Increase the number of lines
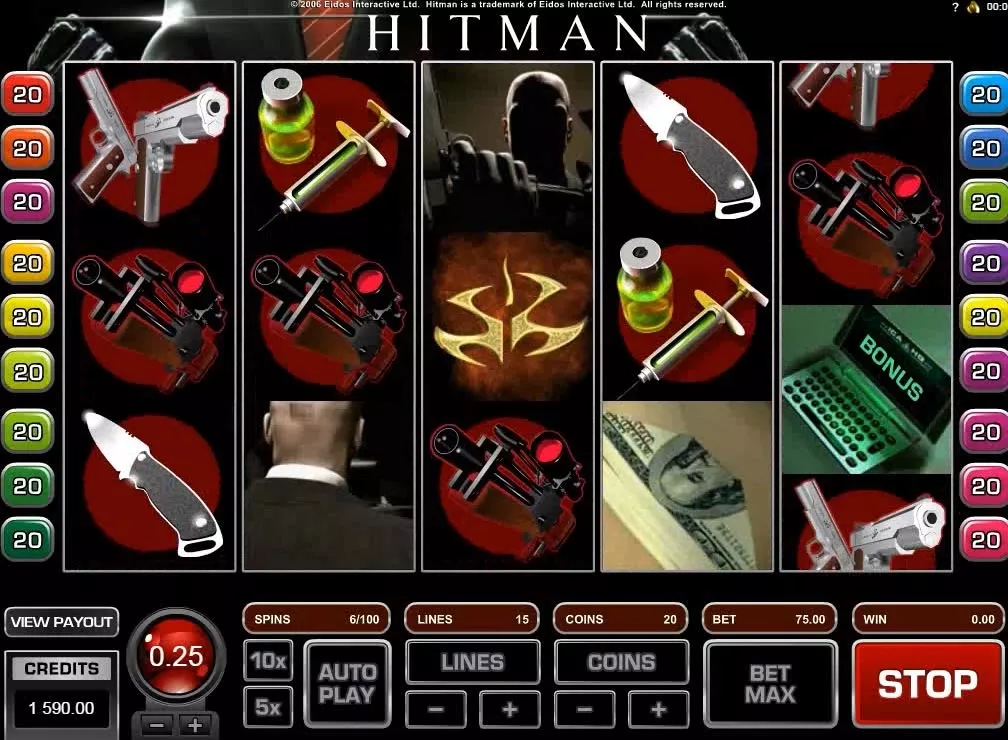 [x=509, y=710]
